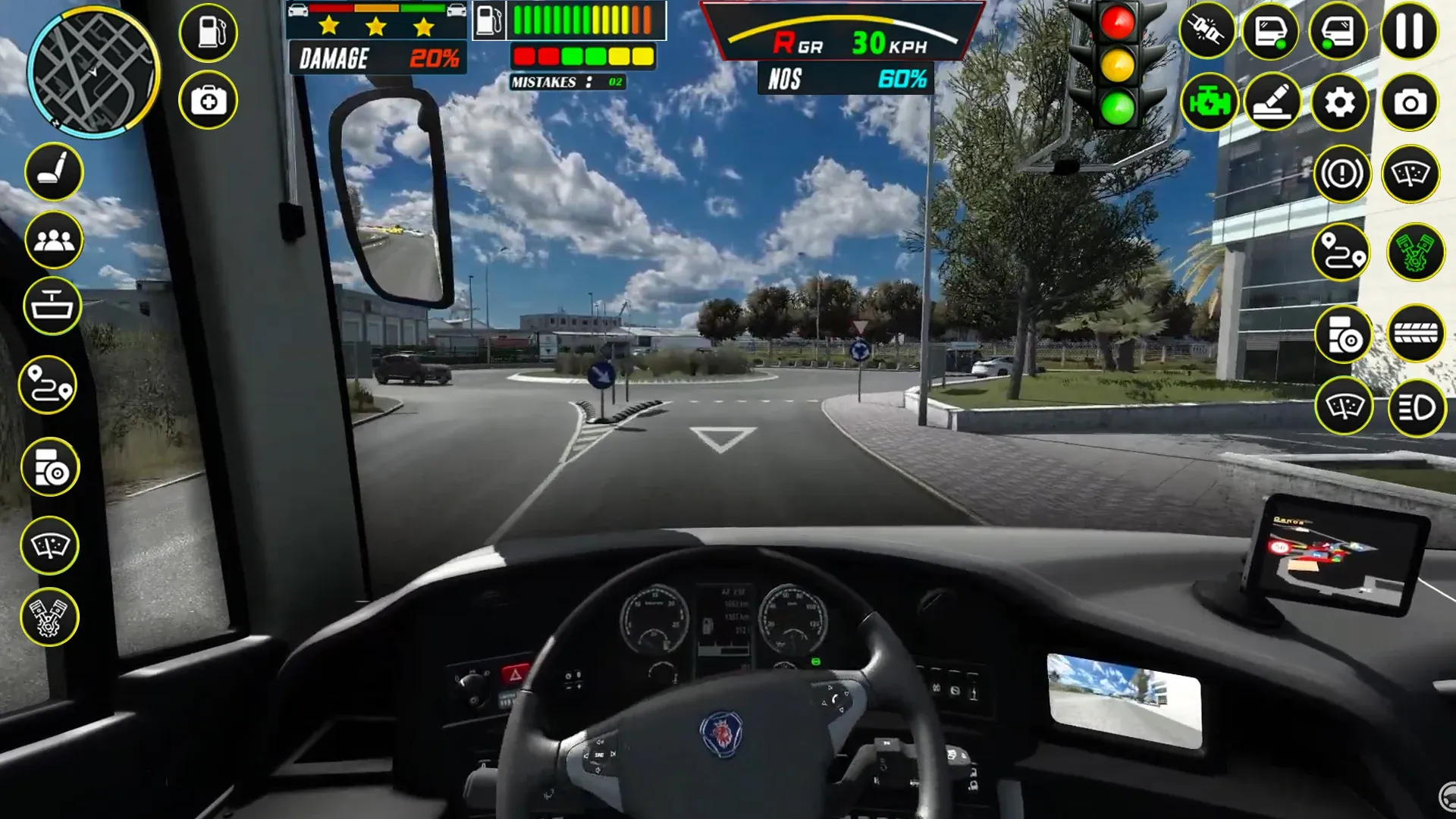Activate the green engine icon

coord(1209,102)
